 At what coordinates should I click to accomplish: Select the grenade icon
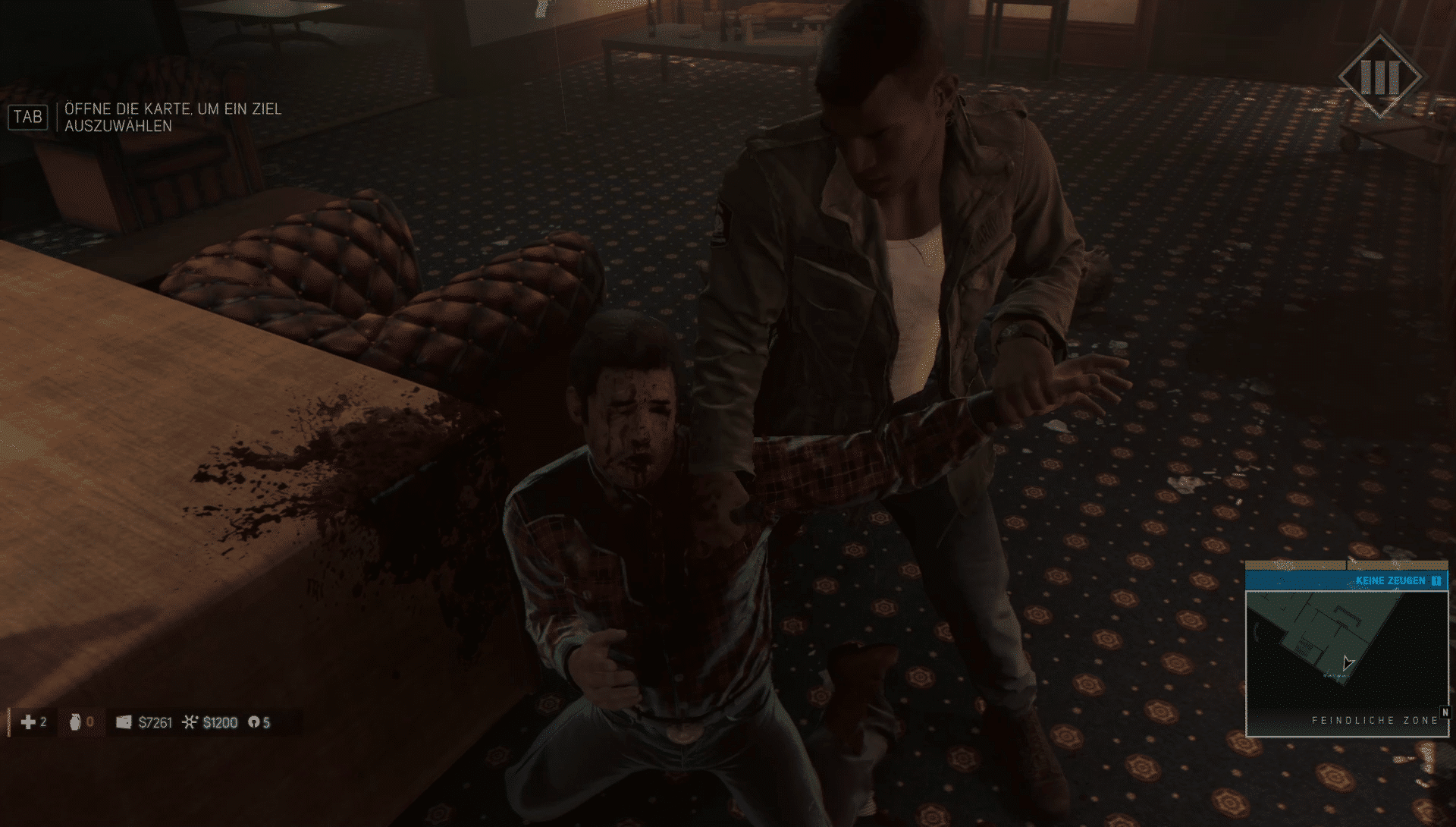pos(75,722)
